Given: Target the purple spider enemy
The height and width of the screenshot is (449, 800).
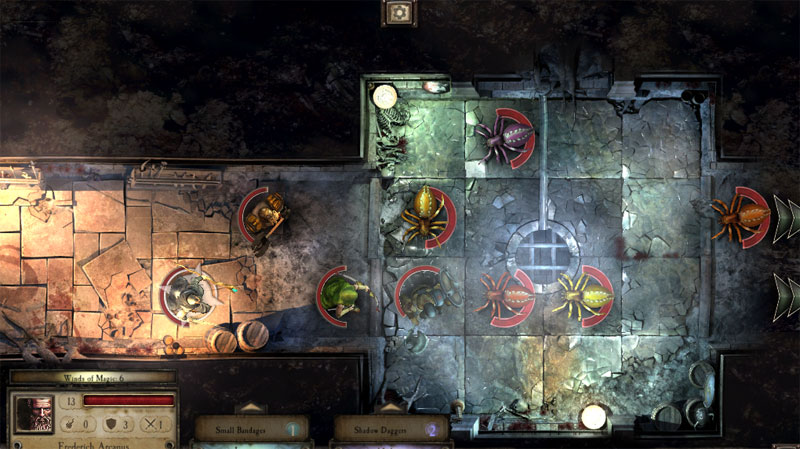Looking at the screenshot, I should click(501, 137).
